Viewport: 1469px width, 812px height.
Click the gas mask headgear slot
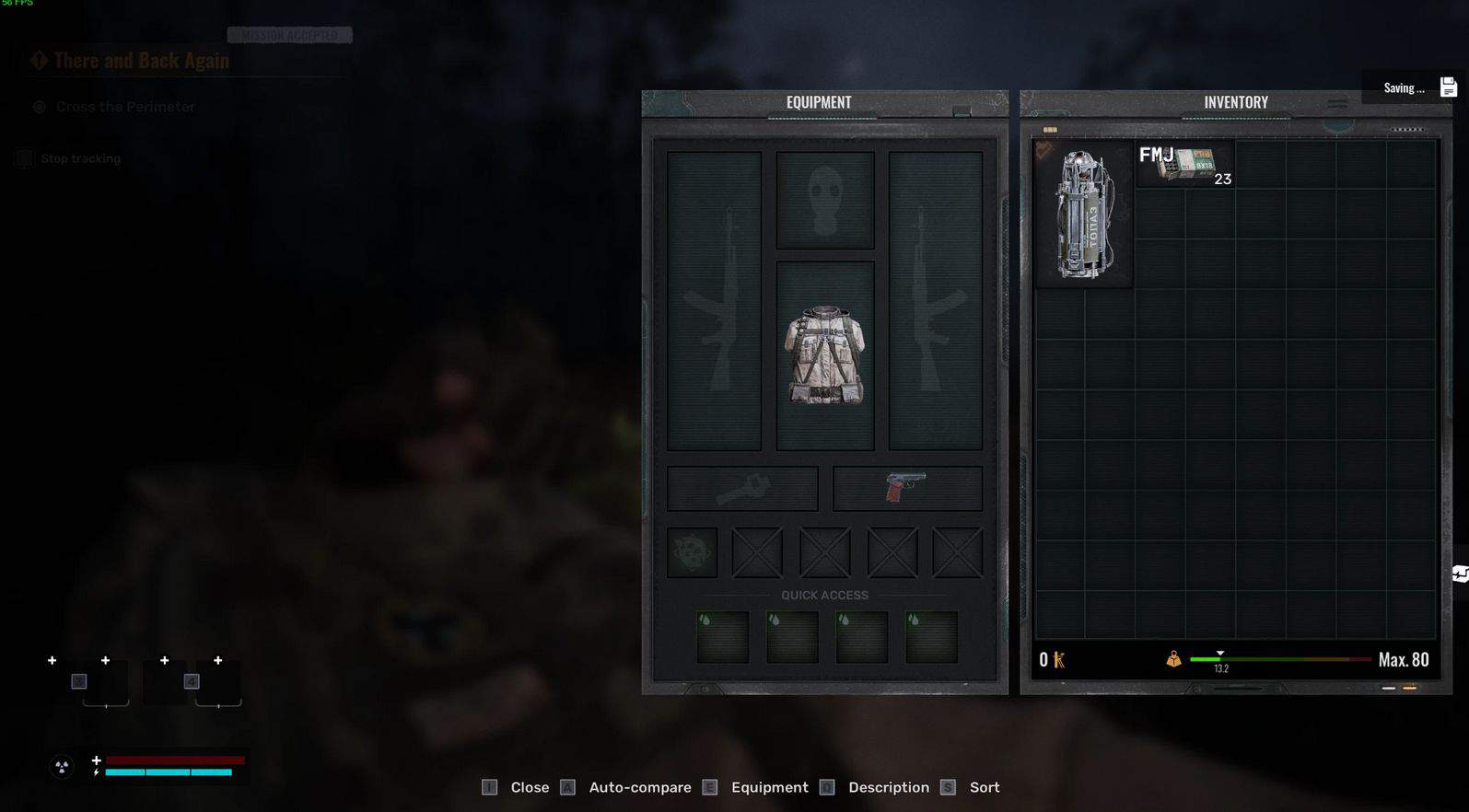click(824, 200)
